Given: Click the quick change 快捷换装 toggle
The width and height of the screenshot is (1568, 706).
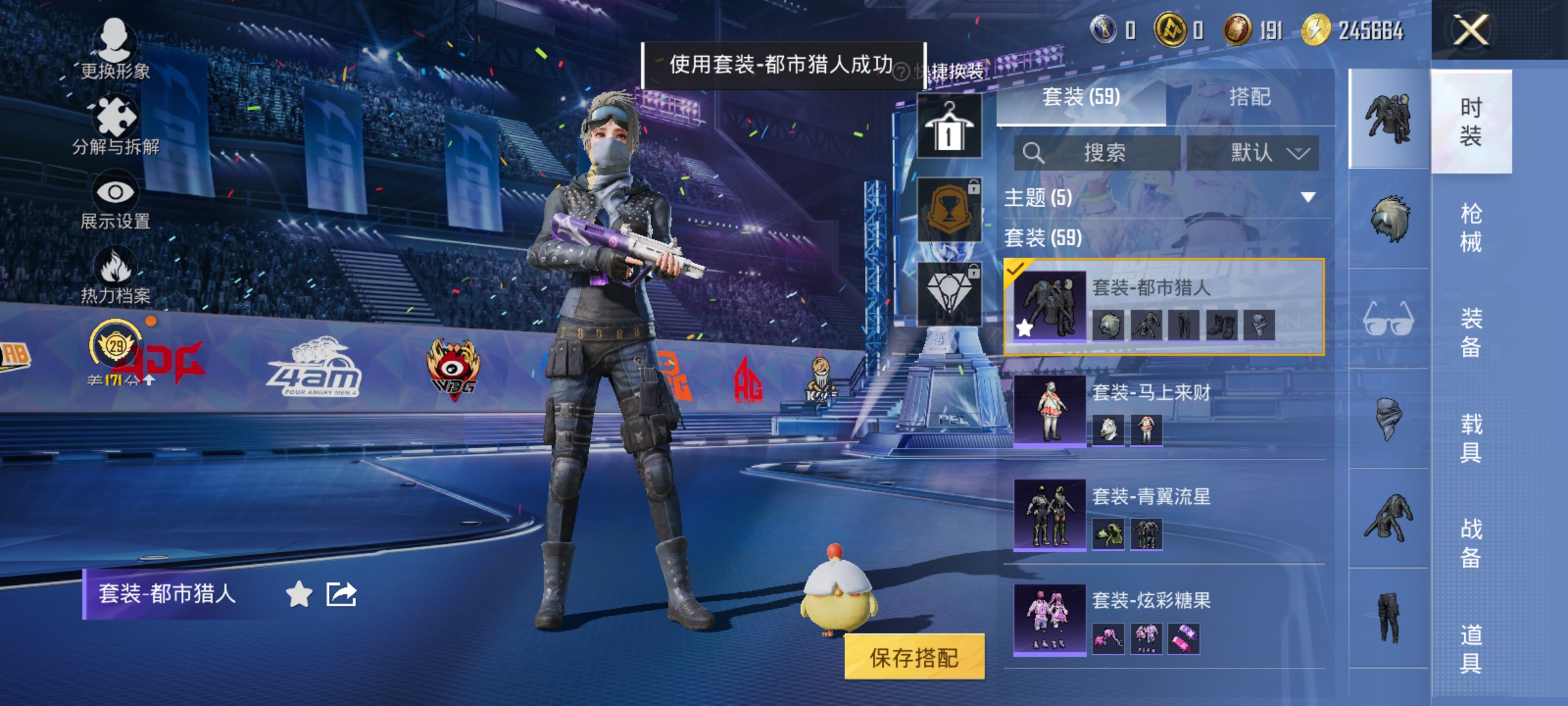Looking at the screenshot, I should [951, 72].
